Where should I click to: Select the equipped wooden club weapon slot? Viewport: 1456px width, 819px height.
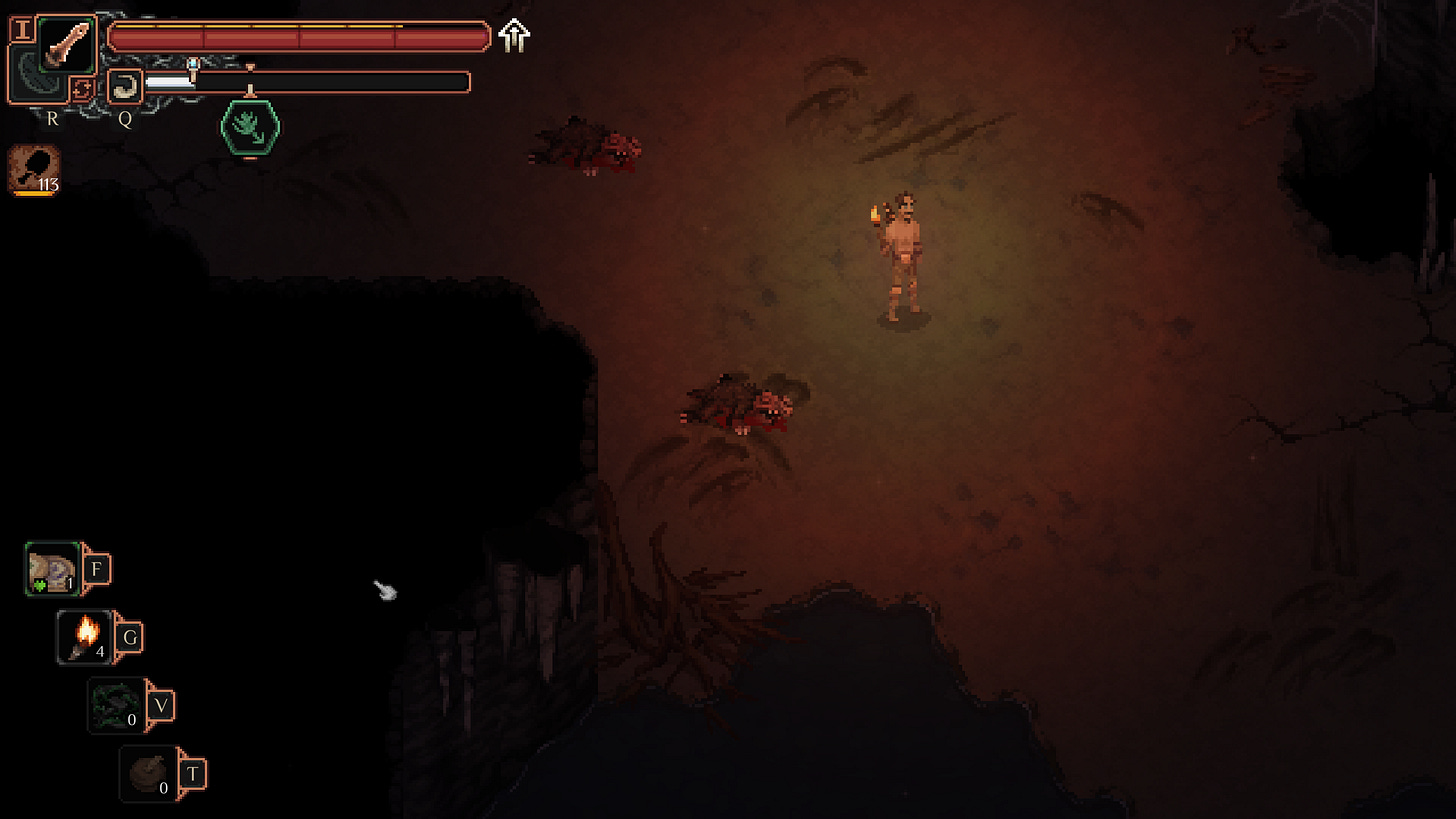(67, 45)
